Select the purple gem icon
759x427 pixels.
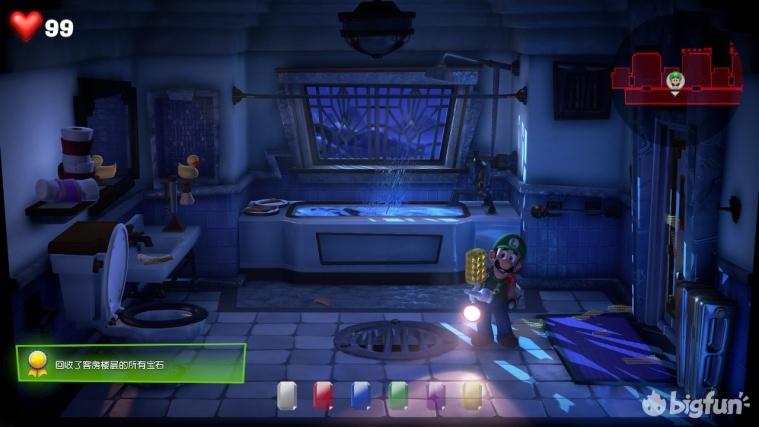tap(435, 395)
